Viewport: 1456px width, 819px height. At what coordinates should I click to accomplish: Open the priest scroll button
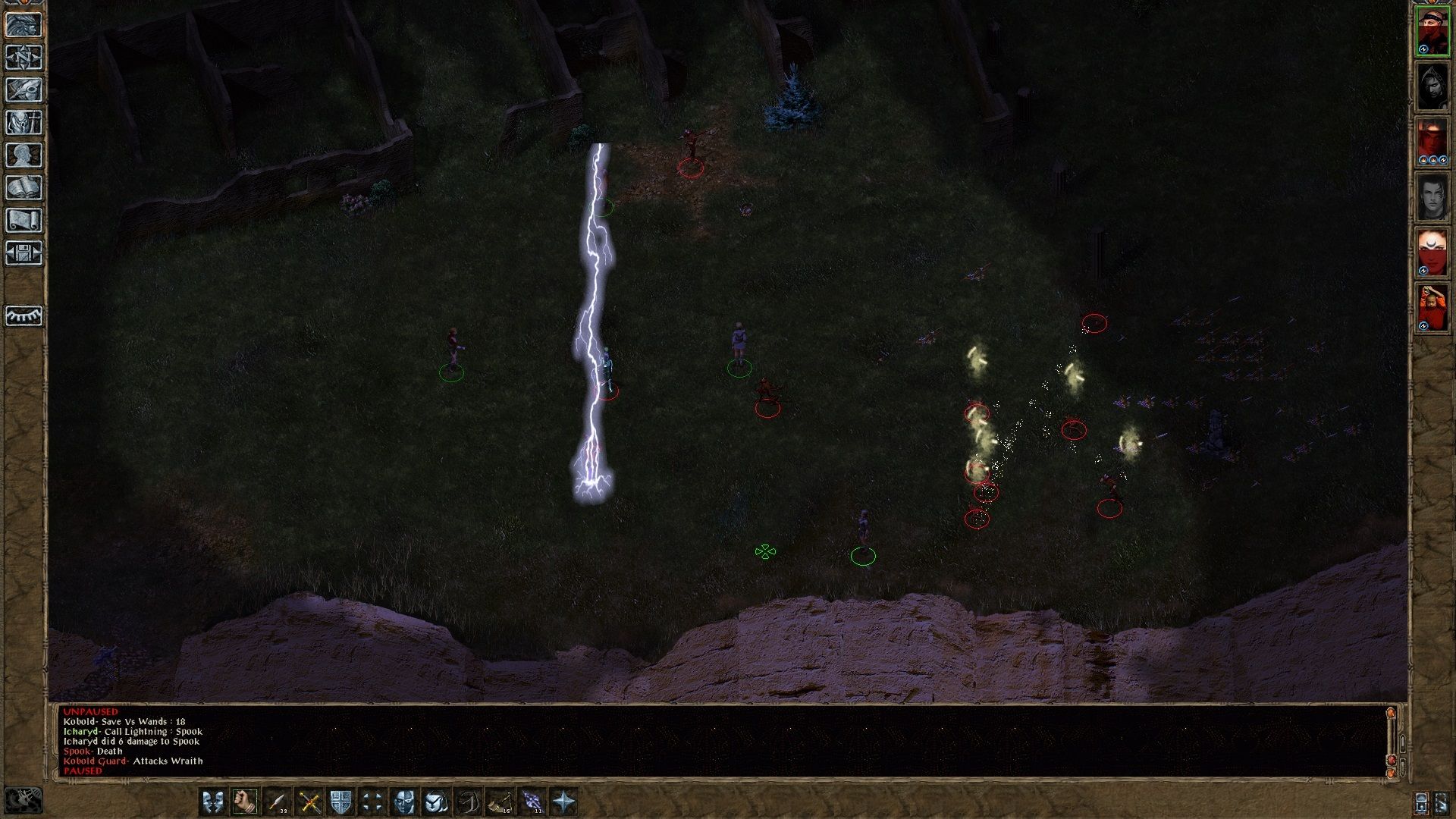[24, 221]
